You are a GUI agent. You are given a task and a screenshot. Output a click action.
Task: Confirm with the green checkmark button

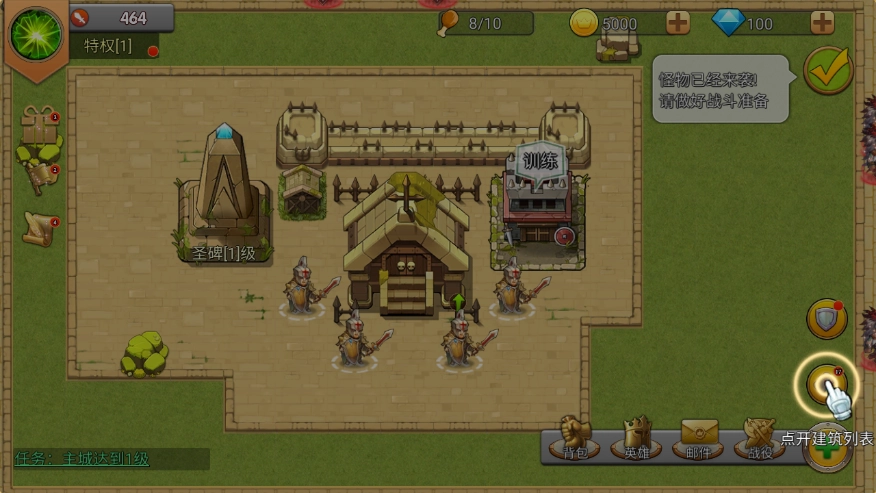[x=828, y=69]
